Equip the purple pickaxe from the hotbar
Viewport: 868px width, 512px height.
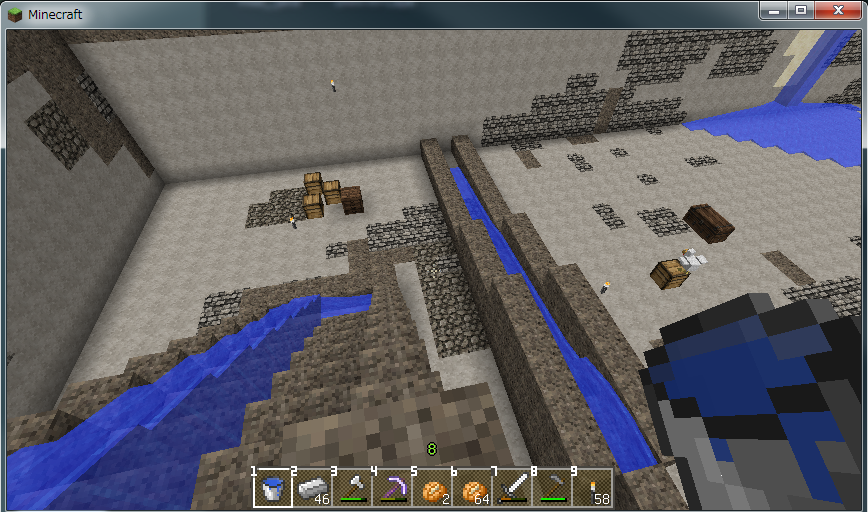click(392, 488)
